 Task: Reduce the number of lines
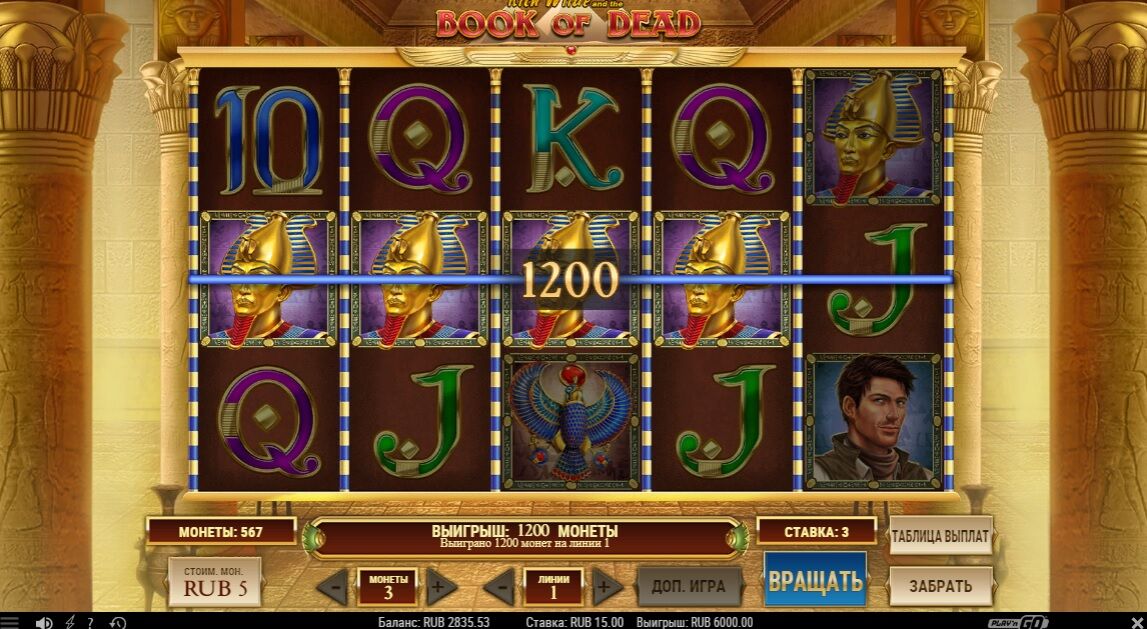(504, 585)
